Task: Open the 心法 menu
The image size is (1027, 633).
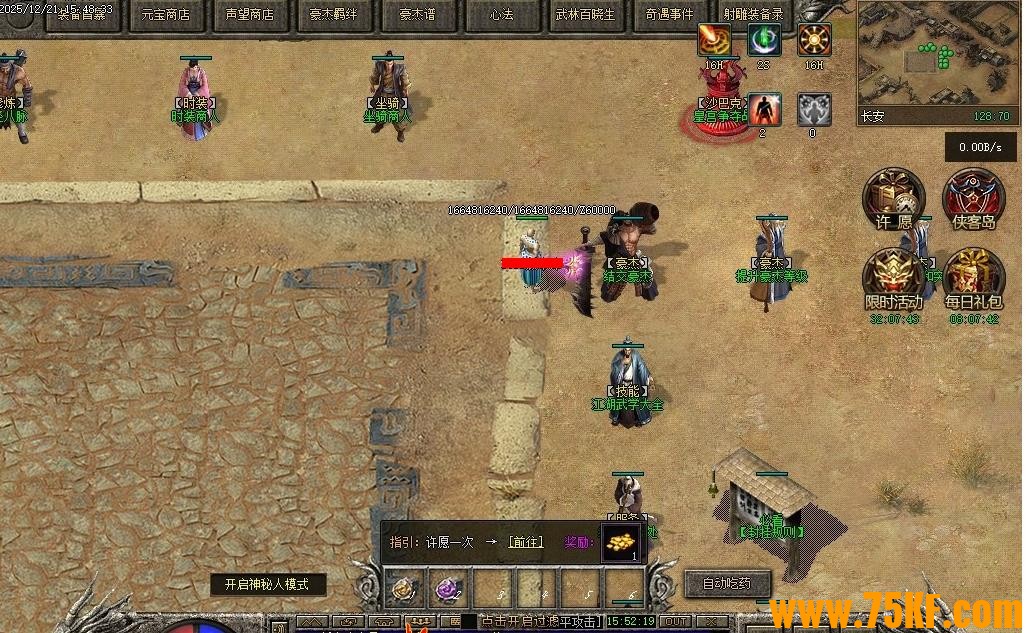Action: tap(502, 15)
